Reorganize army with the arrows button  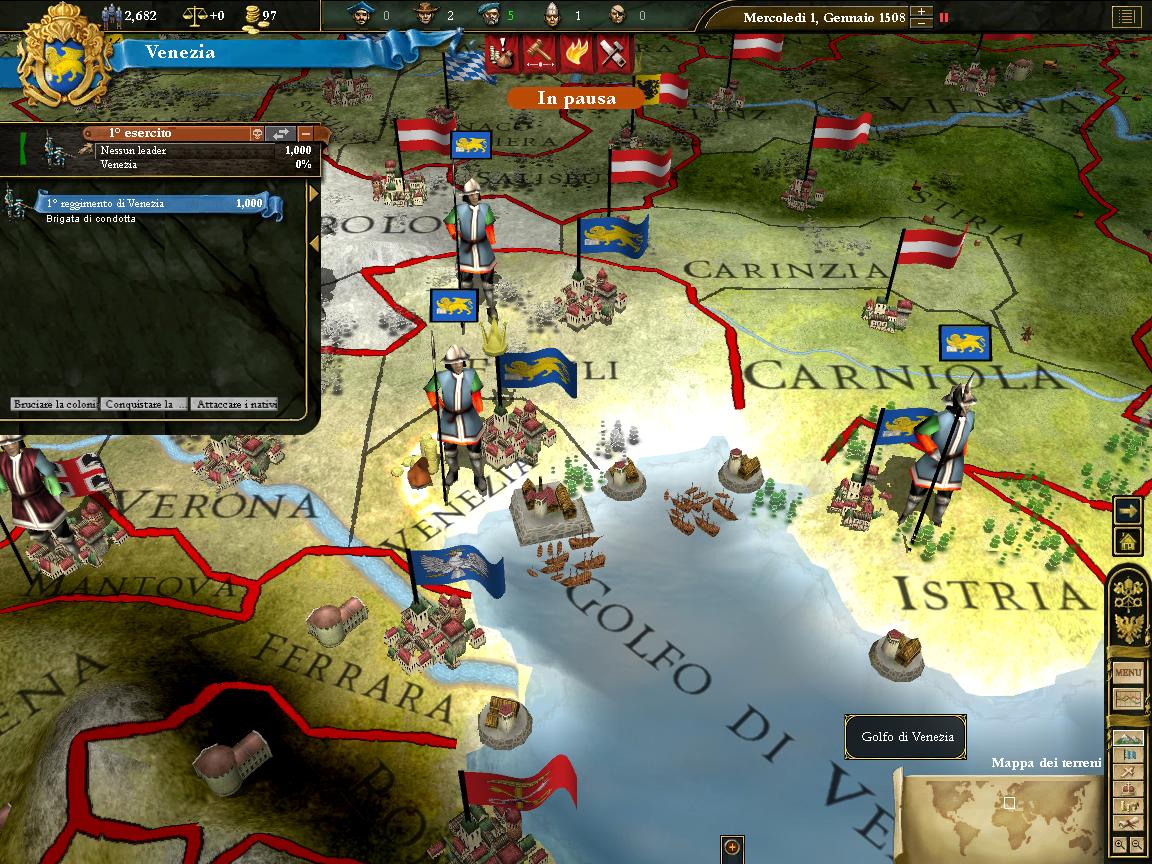(281, 133)
